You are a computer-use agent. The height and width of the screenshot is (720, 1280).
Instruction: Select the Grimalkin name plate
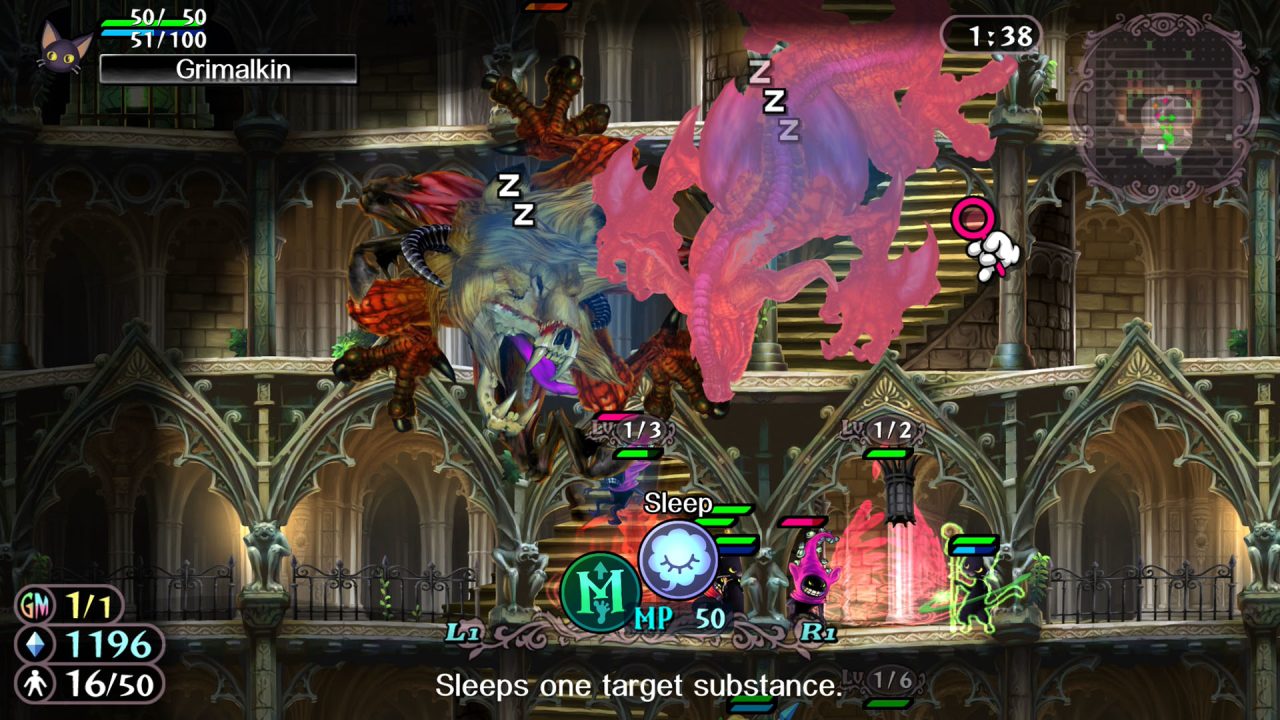(228, 69)
